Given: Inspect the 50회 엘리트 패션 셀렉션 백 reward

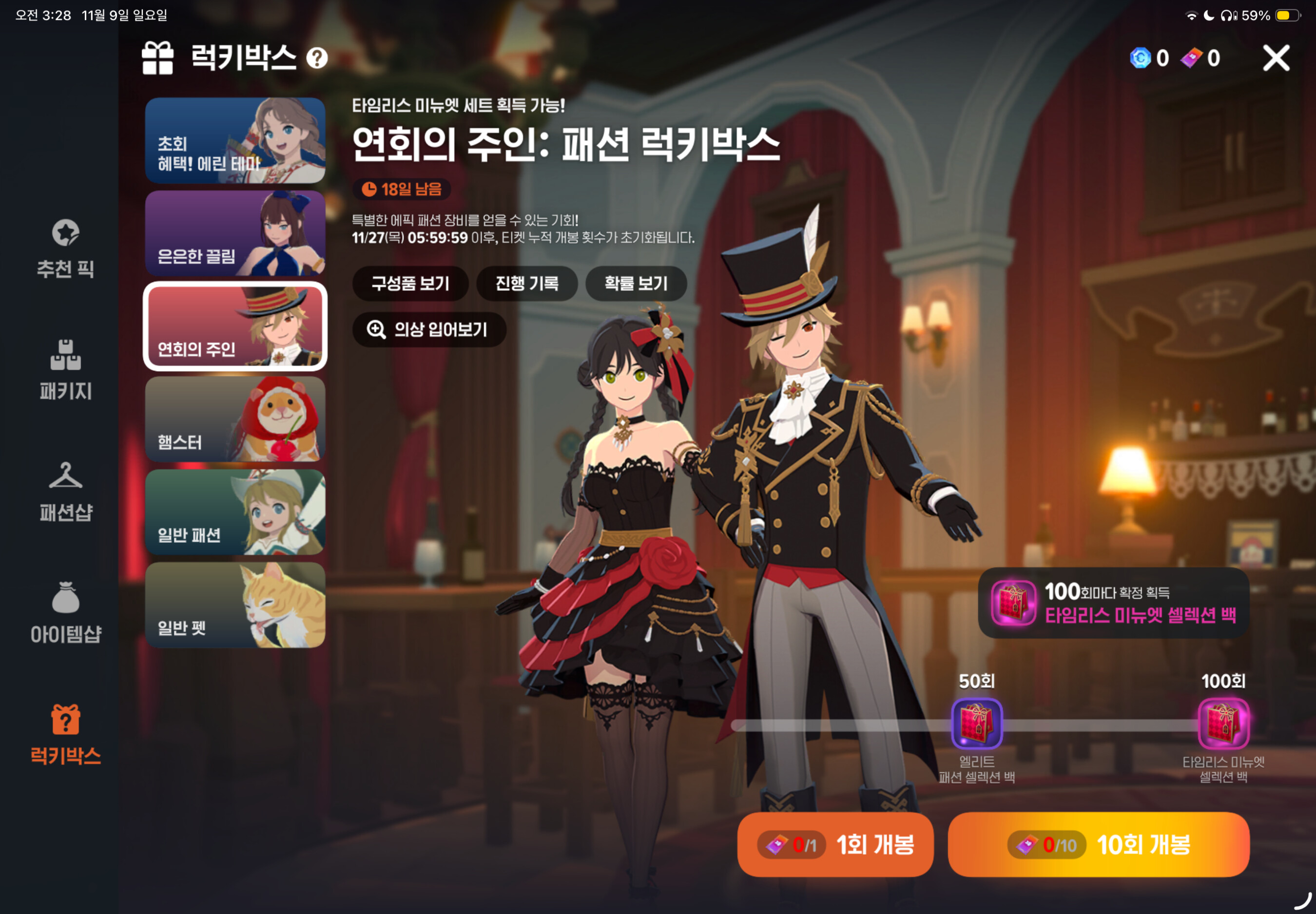Looking at the screenshot, I should pyautogui.click(x=977, y=724).
